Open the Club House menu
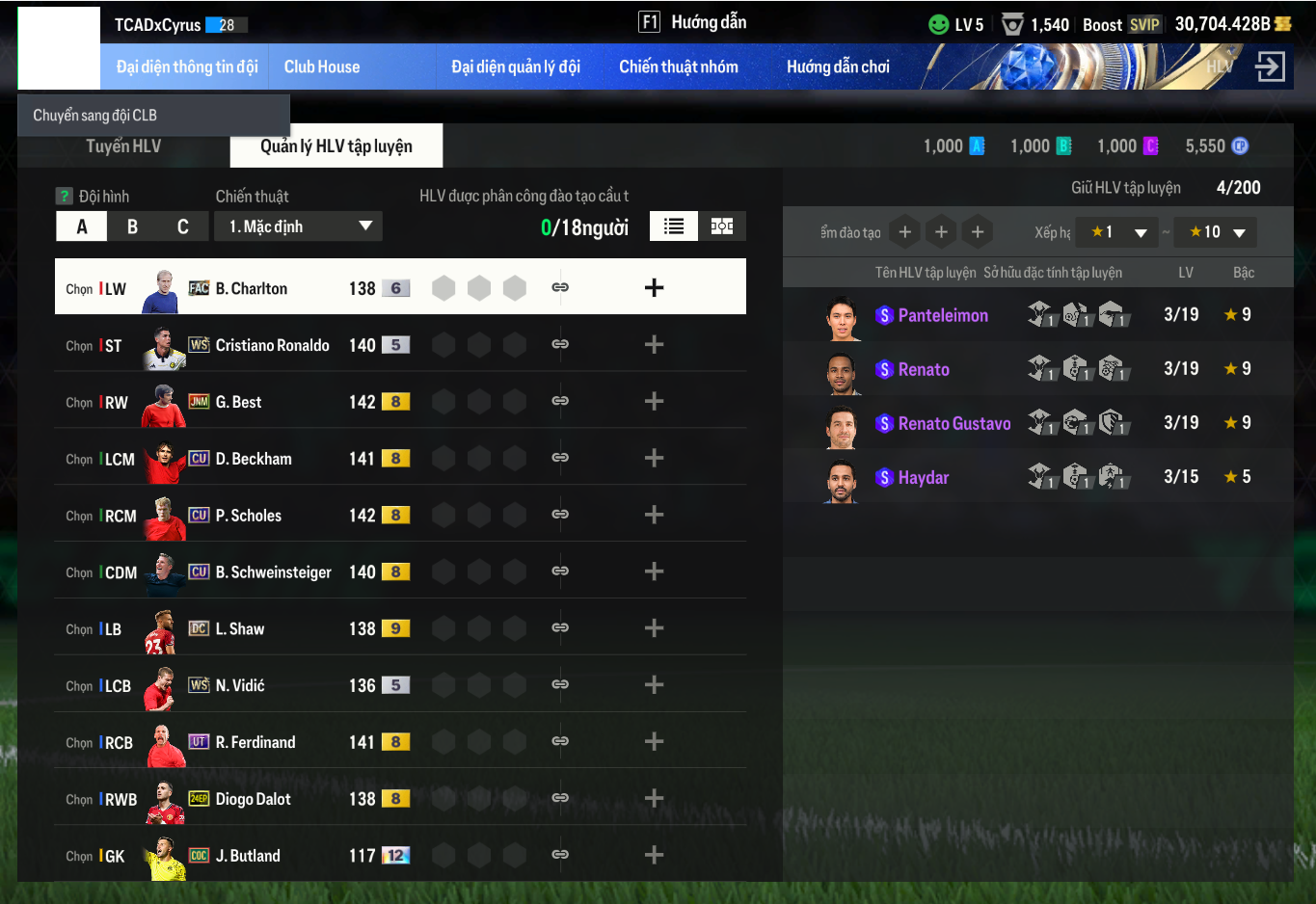 (x=321, y=66)
